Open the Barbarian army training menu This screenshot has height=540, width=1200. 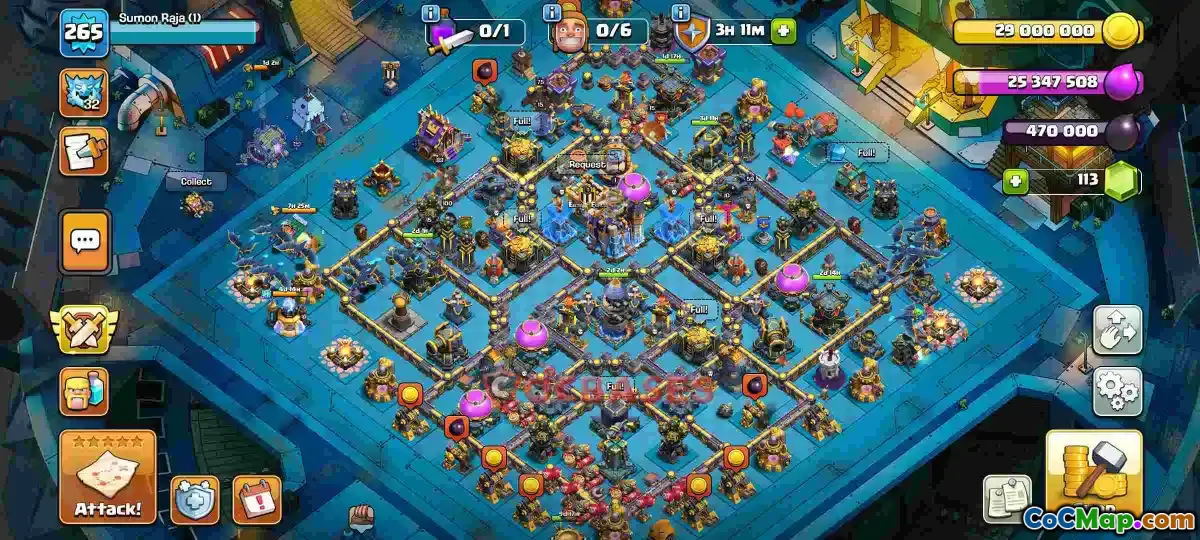[85, 391]
